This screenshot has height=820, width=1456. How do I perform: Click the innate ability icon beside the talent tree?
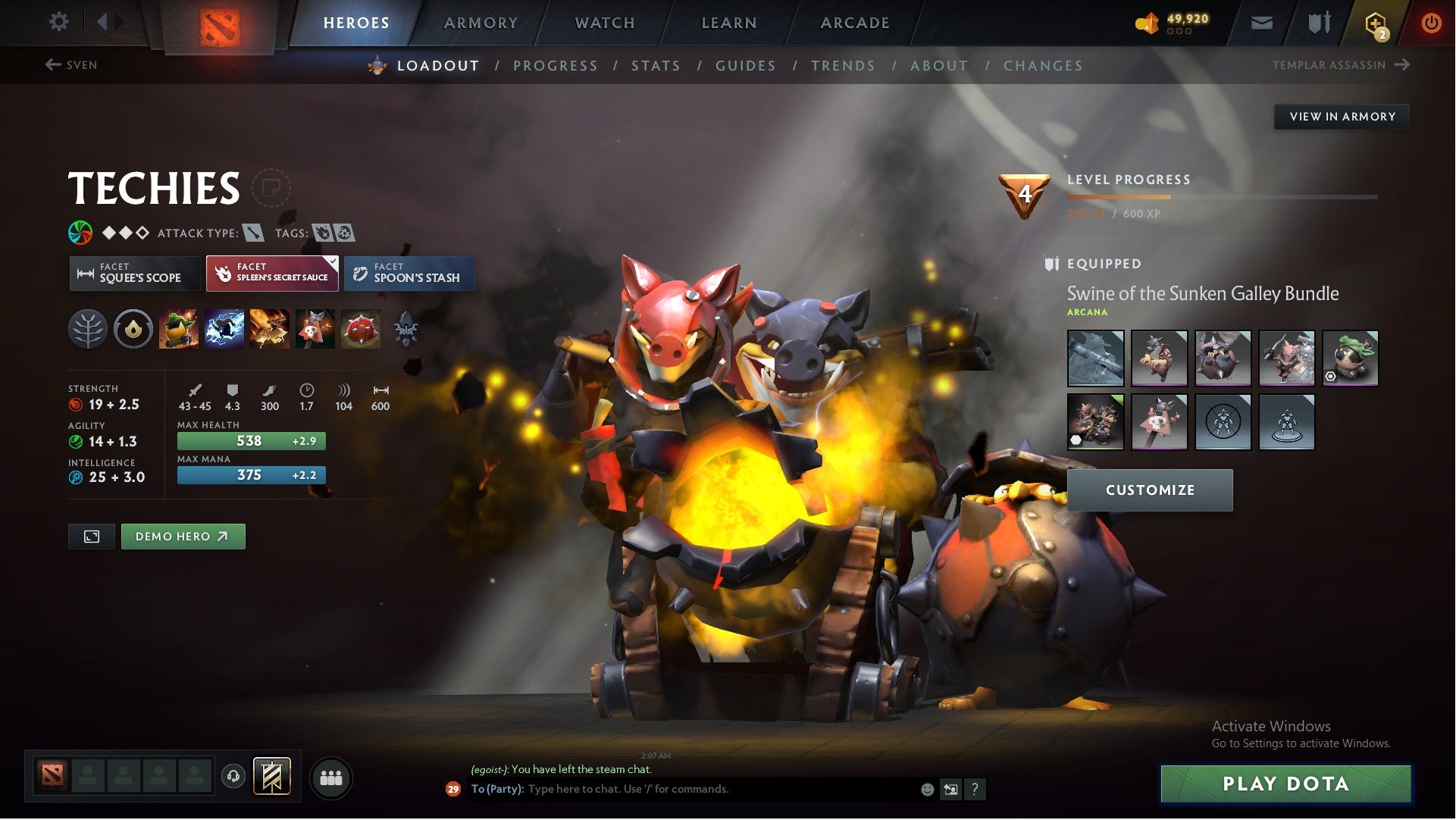133,328
